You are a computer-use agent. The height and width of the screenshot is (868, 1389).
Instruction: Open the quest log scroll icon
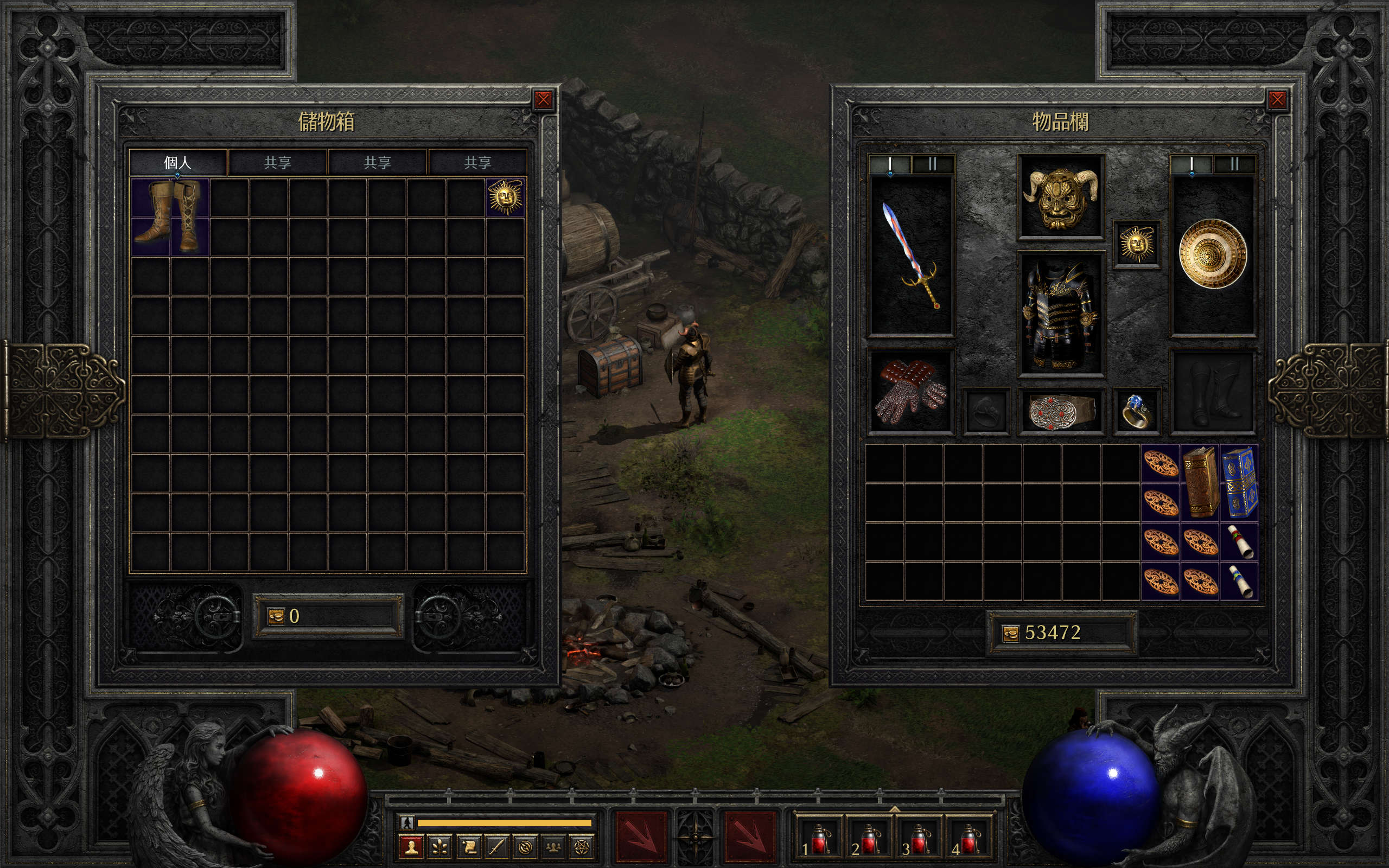click(468, 847)
